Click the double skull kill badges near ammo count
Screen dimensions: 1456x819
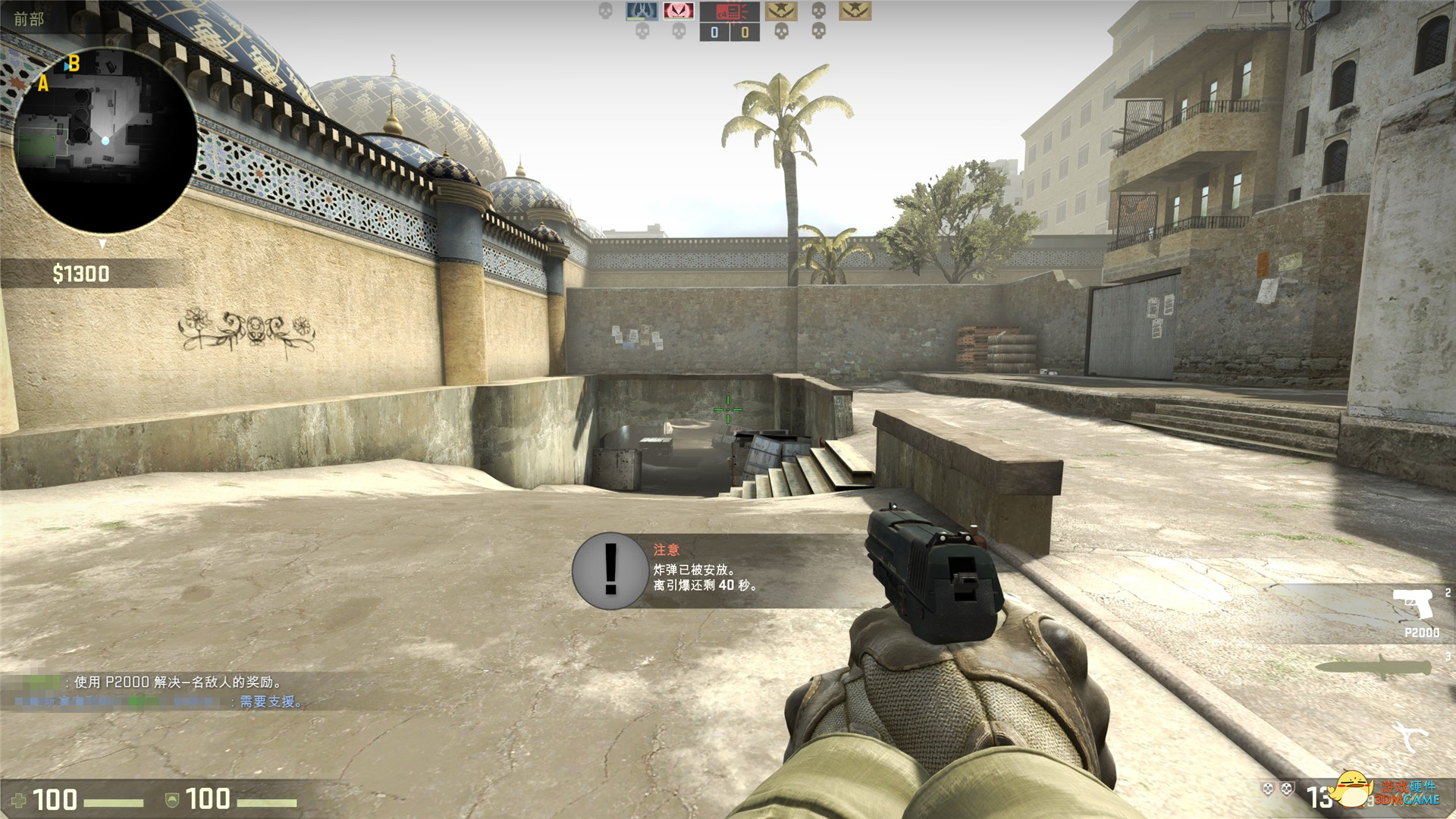tap(1276, 789)
